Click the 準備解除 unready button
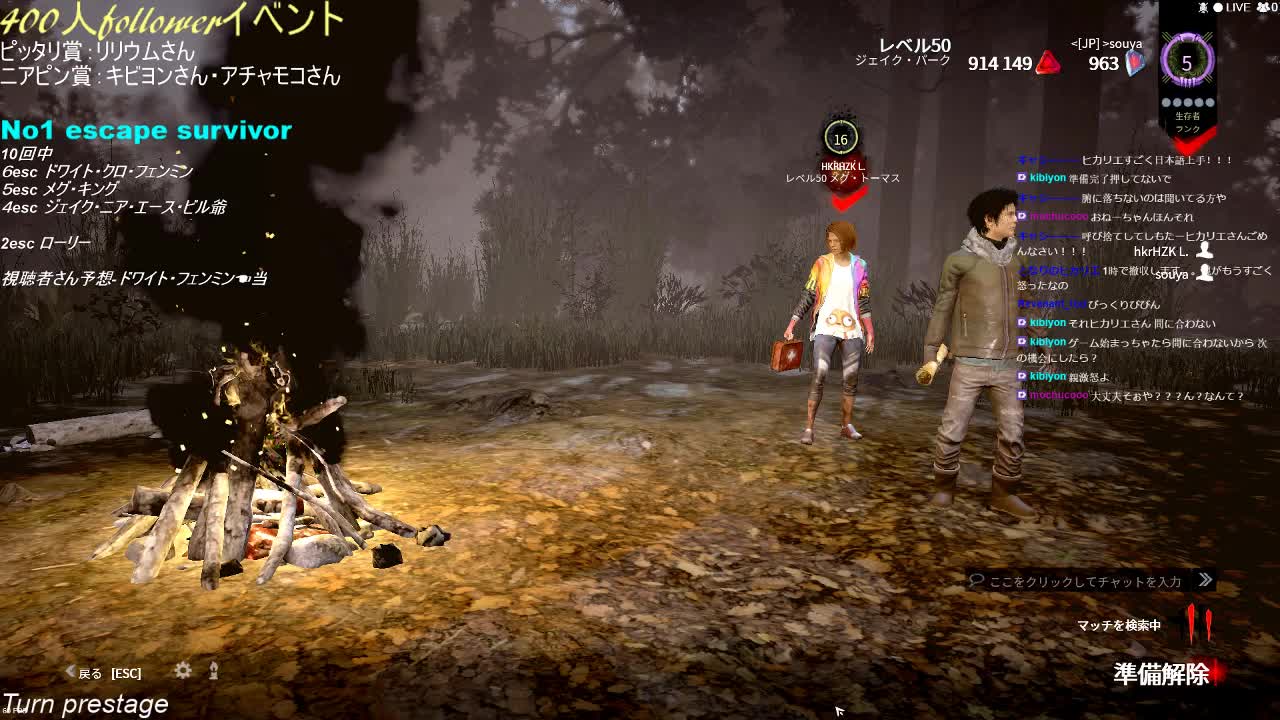 (x=1162, y=674)
